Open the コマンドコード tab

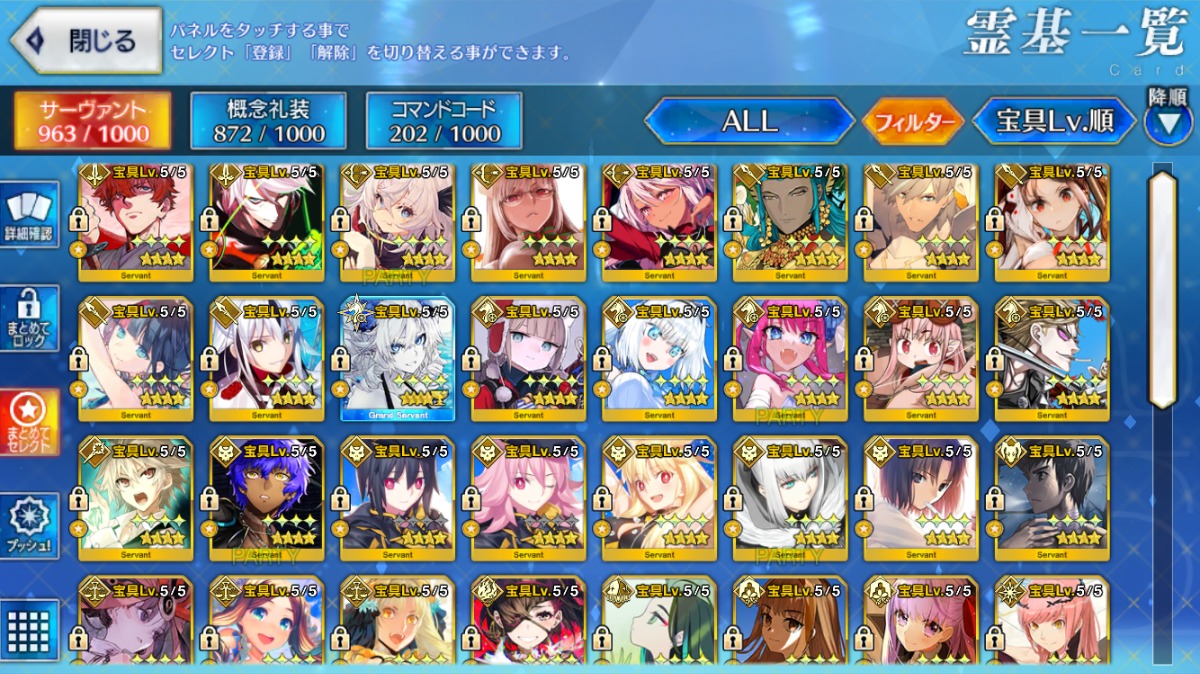click(x=445, y=122)
